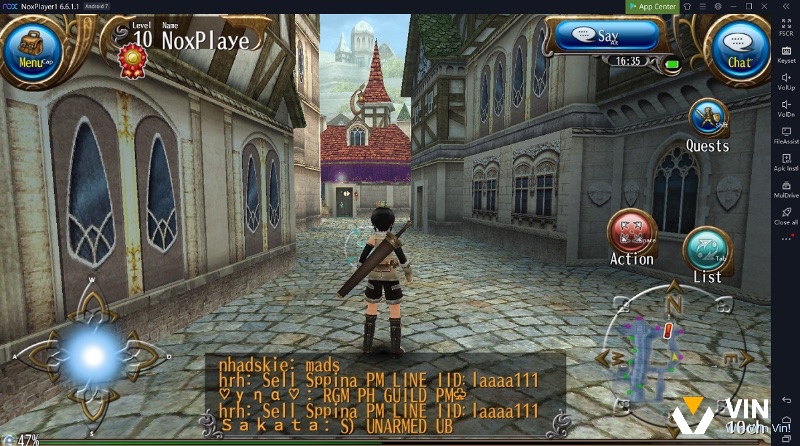Open the Nox App Center
The width and height of the screenshot is (800, 446).
(652, 6)
